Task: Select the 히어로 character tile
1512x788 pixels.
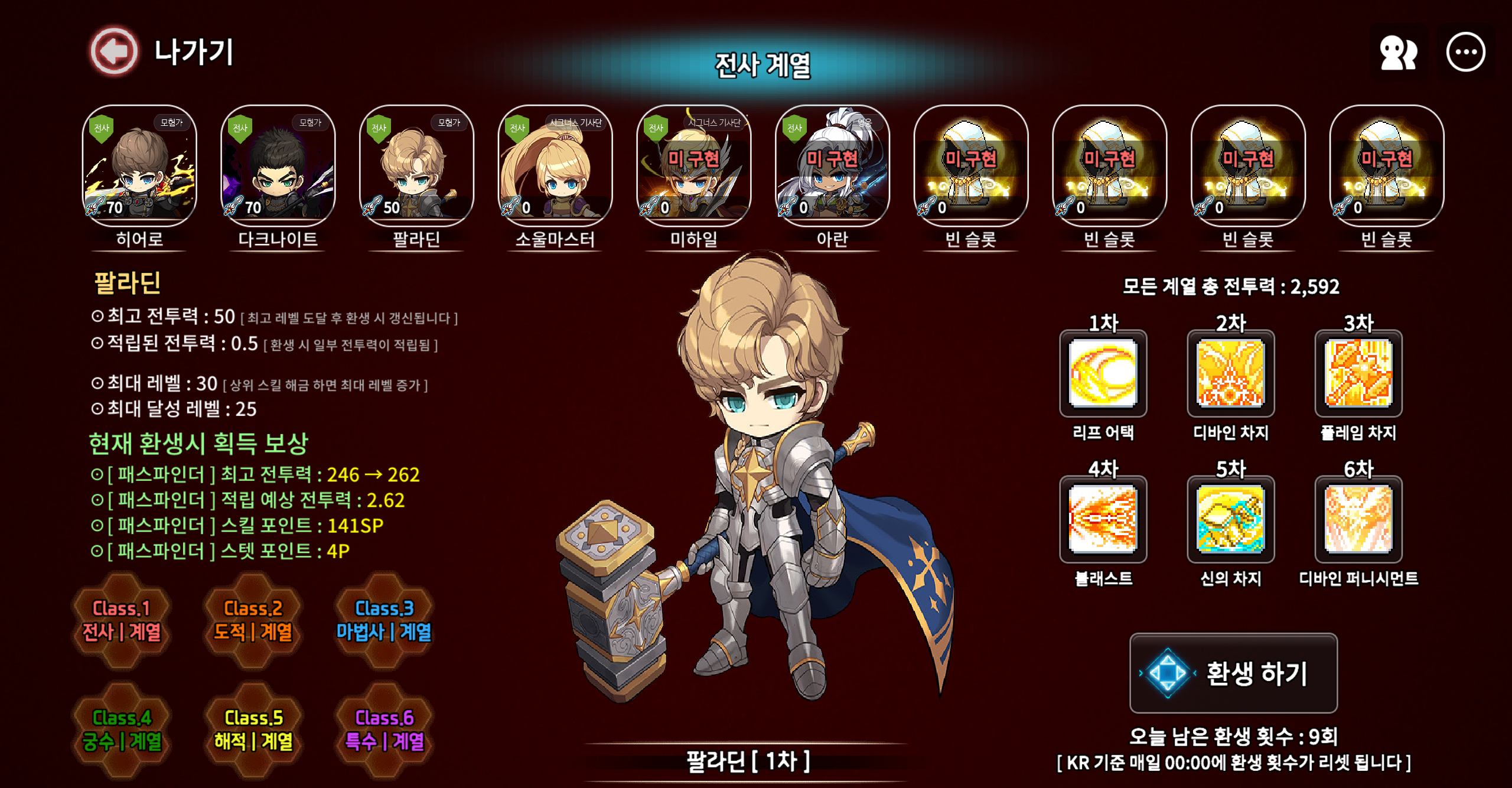Action: 139,166
